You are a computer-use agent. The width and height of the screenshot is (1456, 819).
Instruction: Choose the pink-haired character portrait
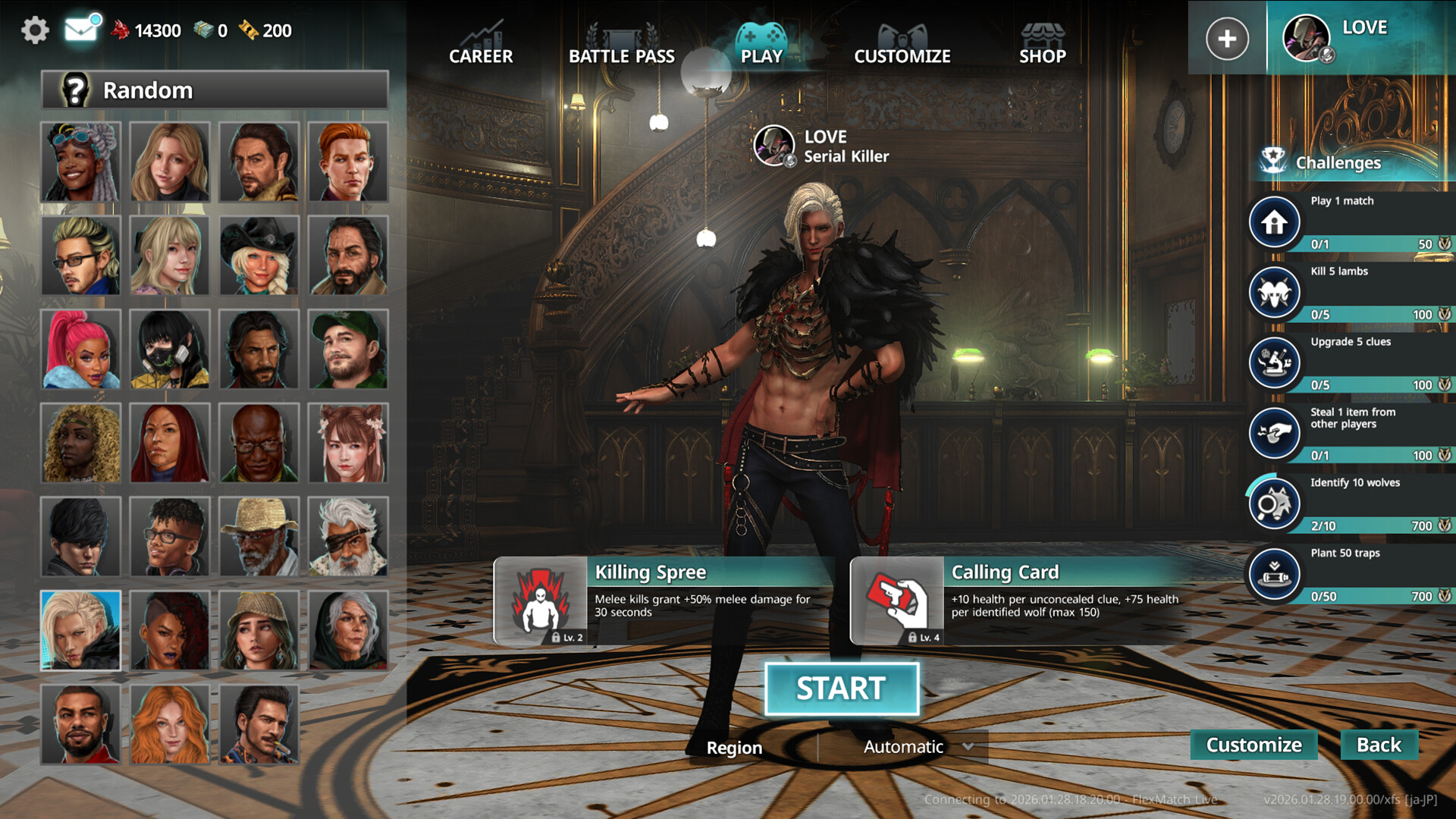point(80,349)
